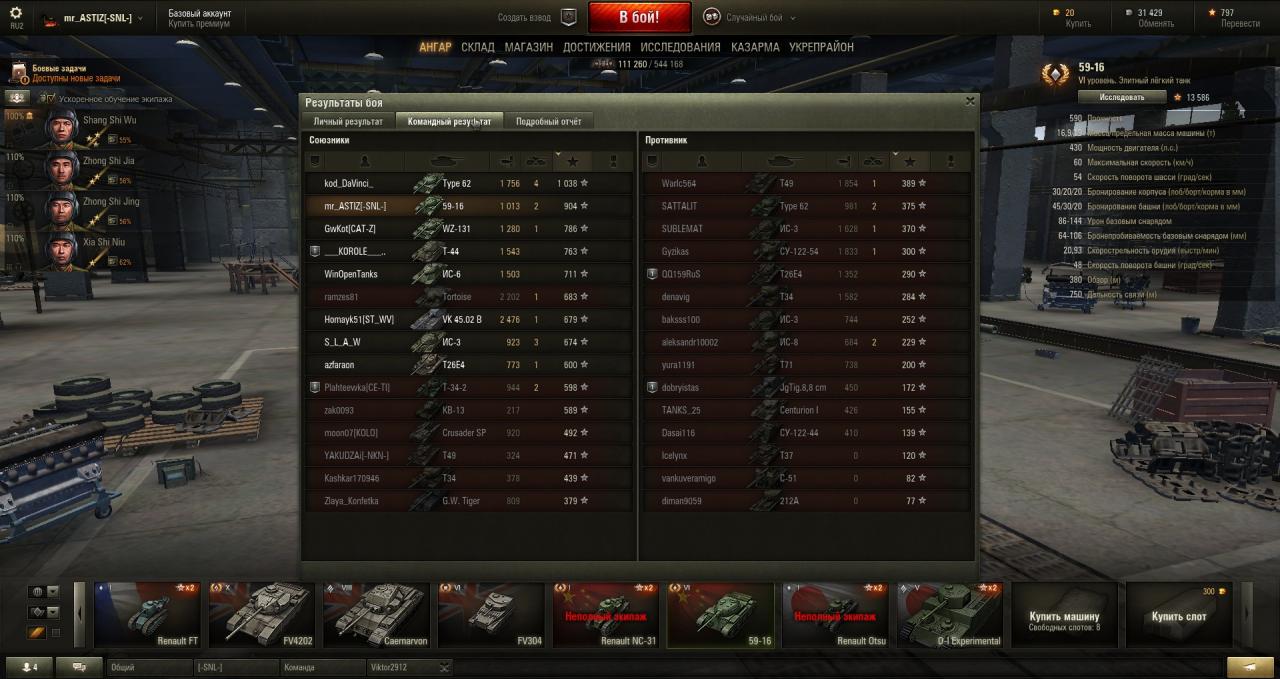Pick the O-I Experimental tank
The image size is (1280, 679).
coord(949,615)
